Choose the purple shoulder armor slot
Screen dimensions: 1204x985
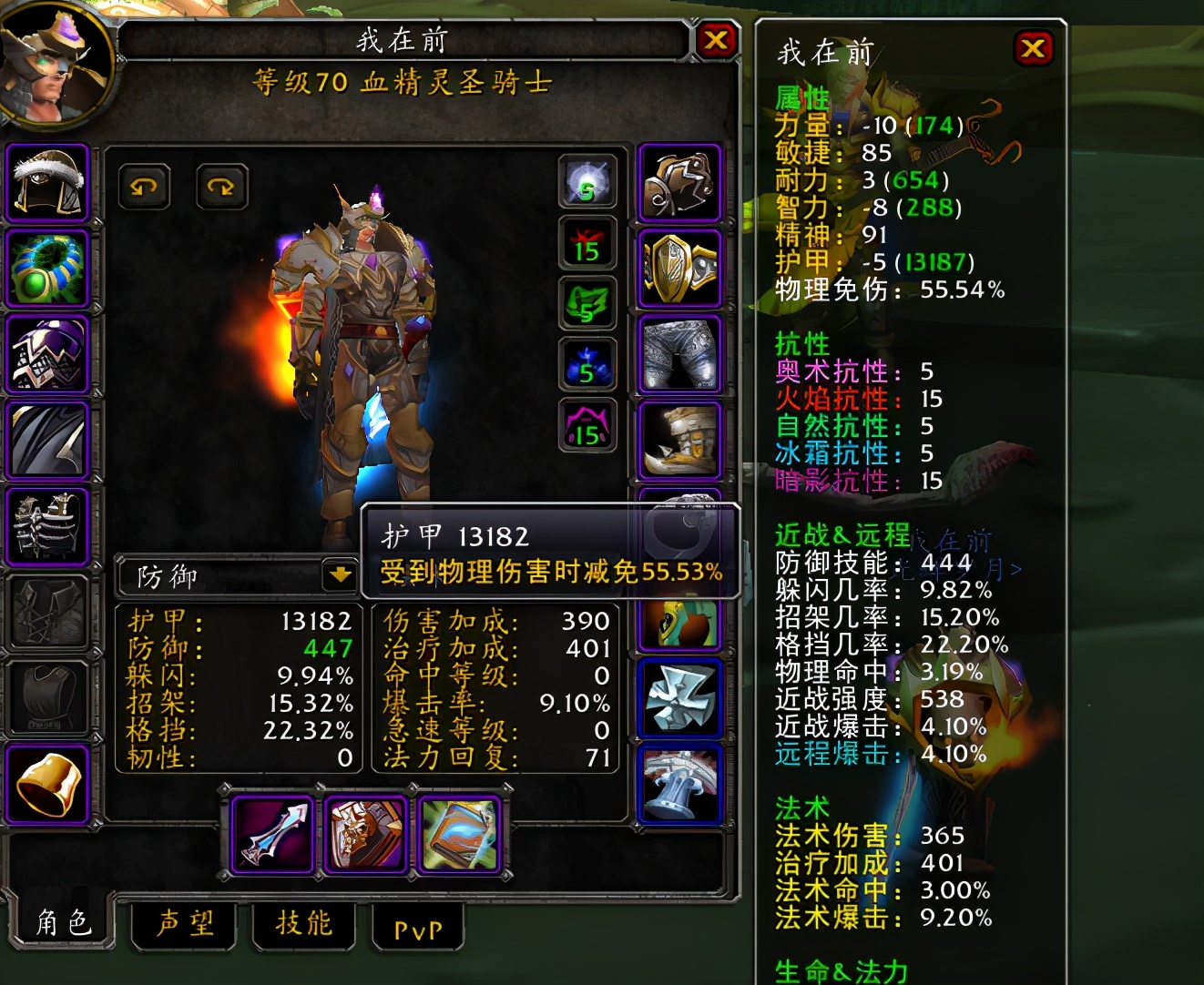(48, 354)
